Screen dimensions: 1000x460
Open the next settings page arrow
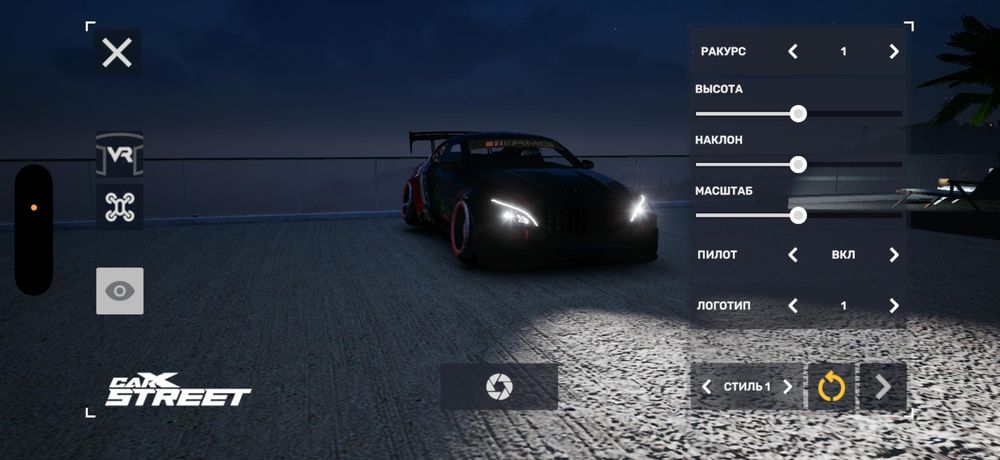coord(883,386)
